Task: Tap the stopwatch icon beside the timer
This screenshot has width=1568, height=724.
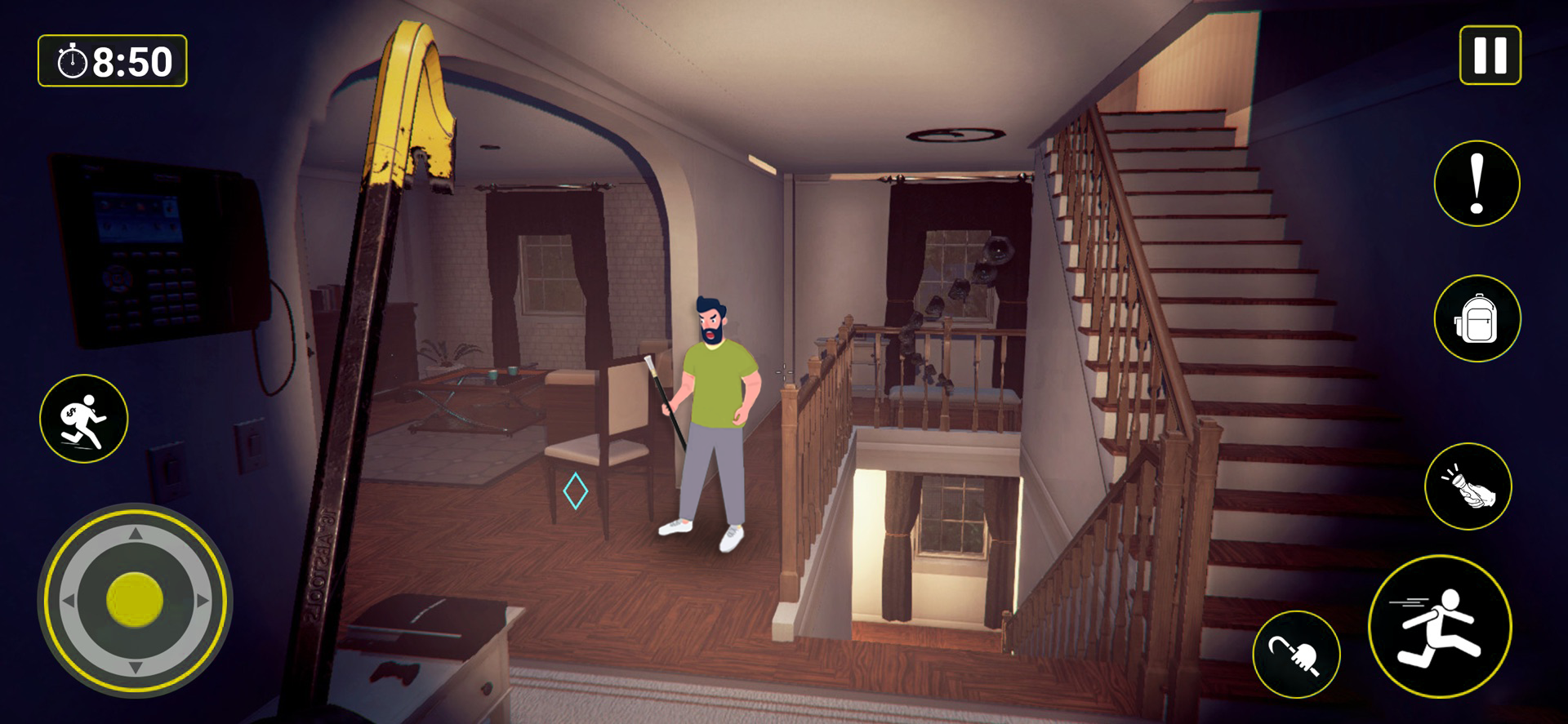Action: tap(72, 58)
